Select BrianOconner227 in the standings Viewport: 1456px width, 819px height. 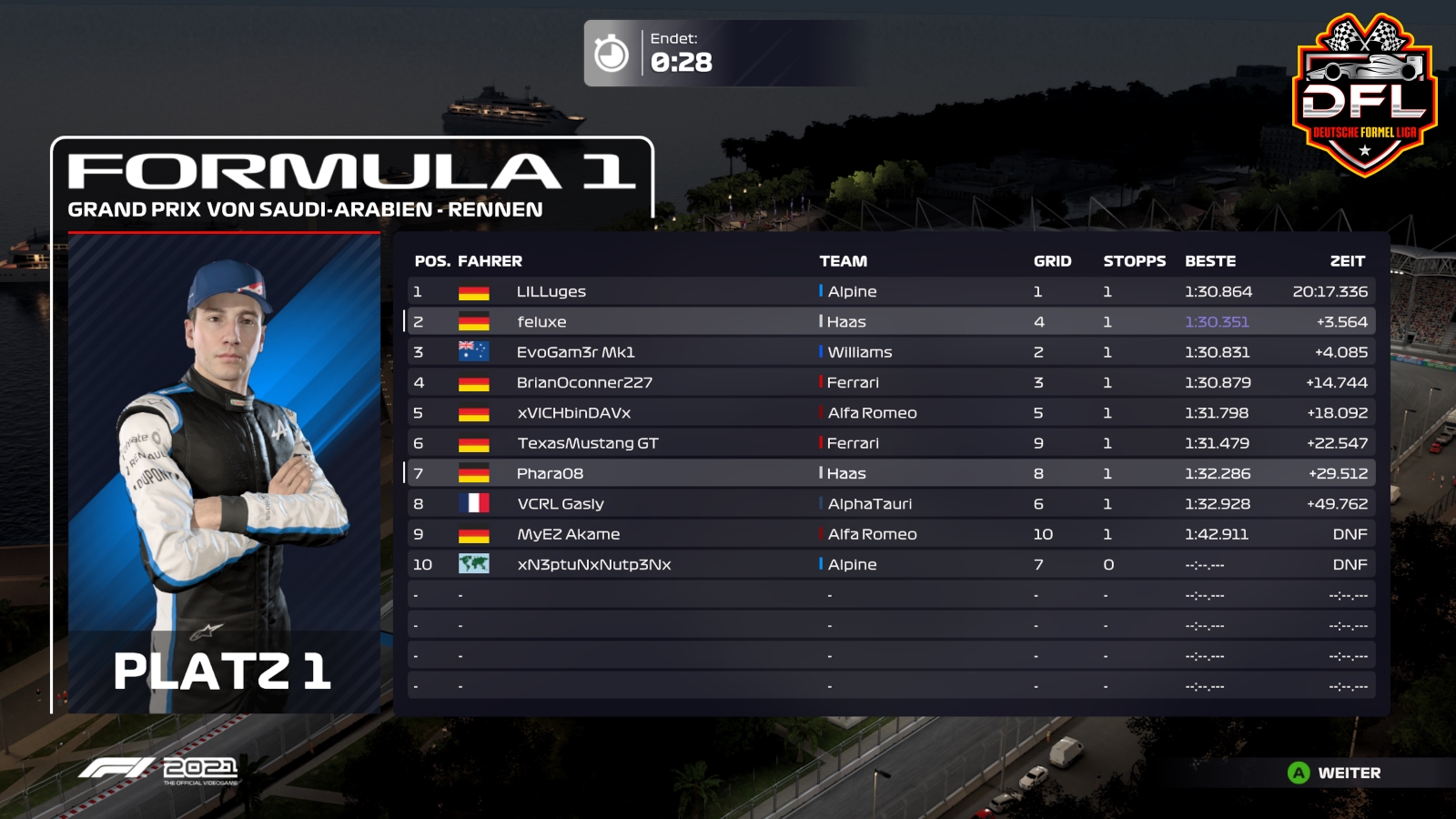coord(584,382)
